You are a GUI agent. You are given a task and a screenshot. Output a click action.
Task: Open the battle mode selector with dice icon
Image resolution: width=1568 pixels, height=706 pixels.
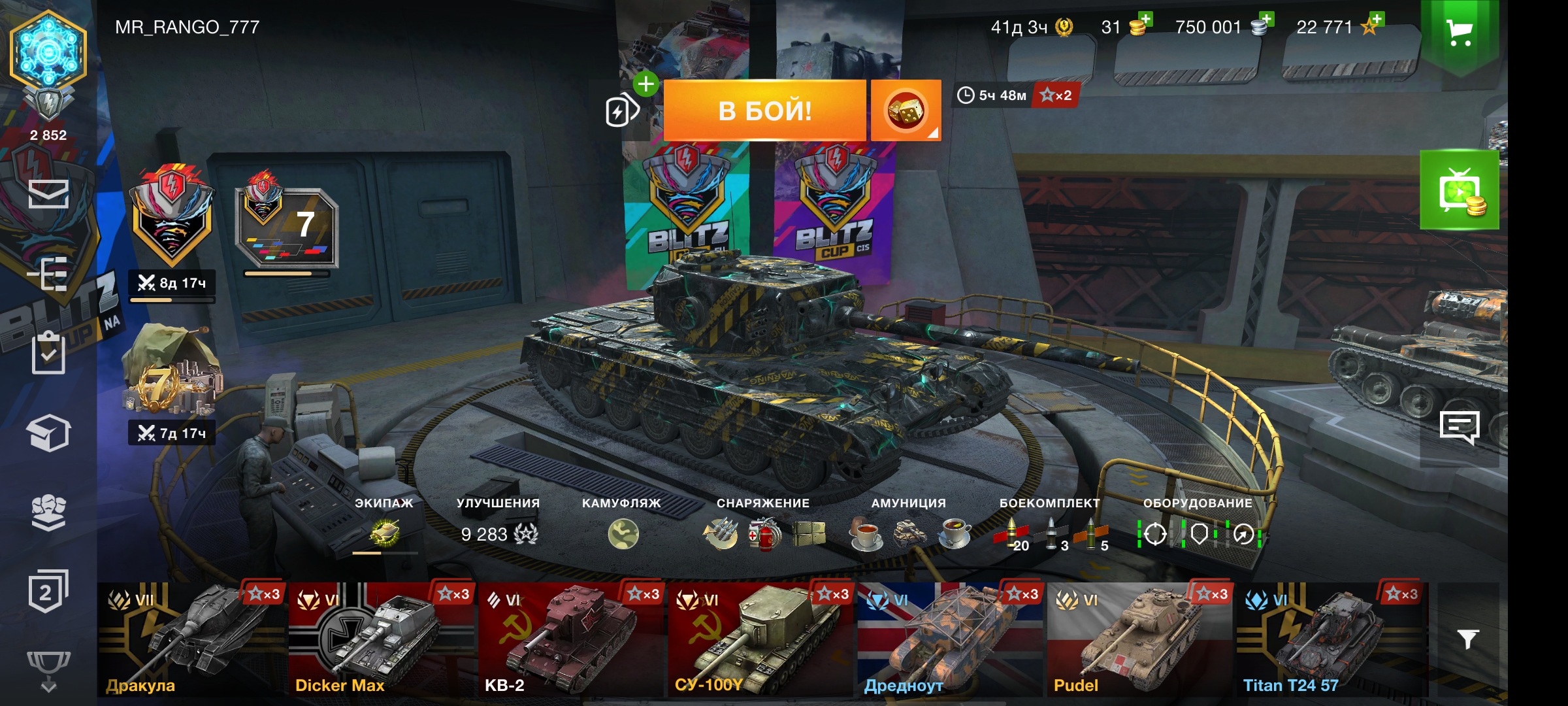[906, 110]
